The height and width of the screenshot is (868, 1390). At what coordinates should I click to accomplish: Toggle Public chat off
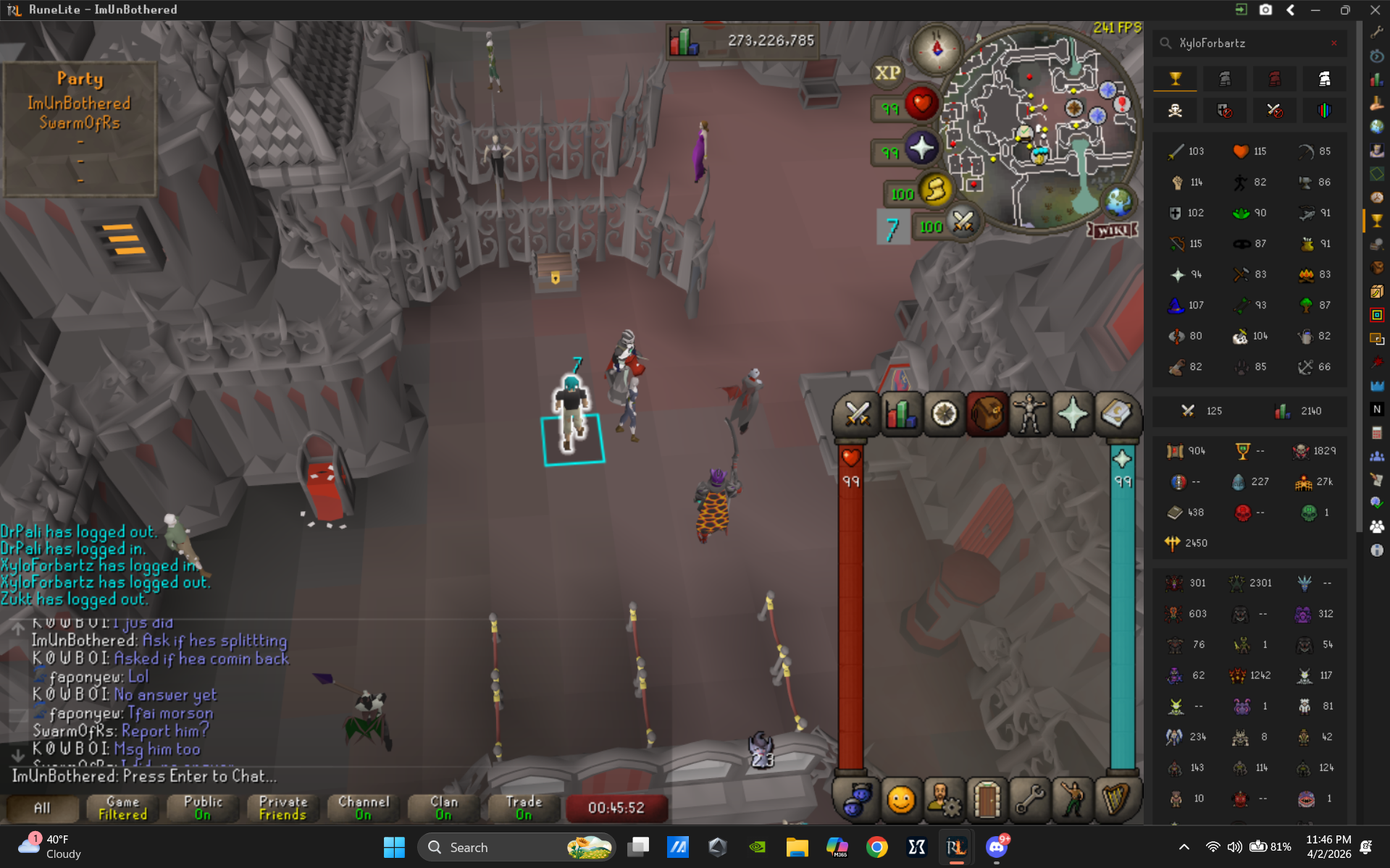pos(202,808)
